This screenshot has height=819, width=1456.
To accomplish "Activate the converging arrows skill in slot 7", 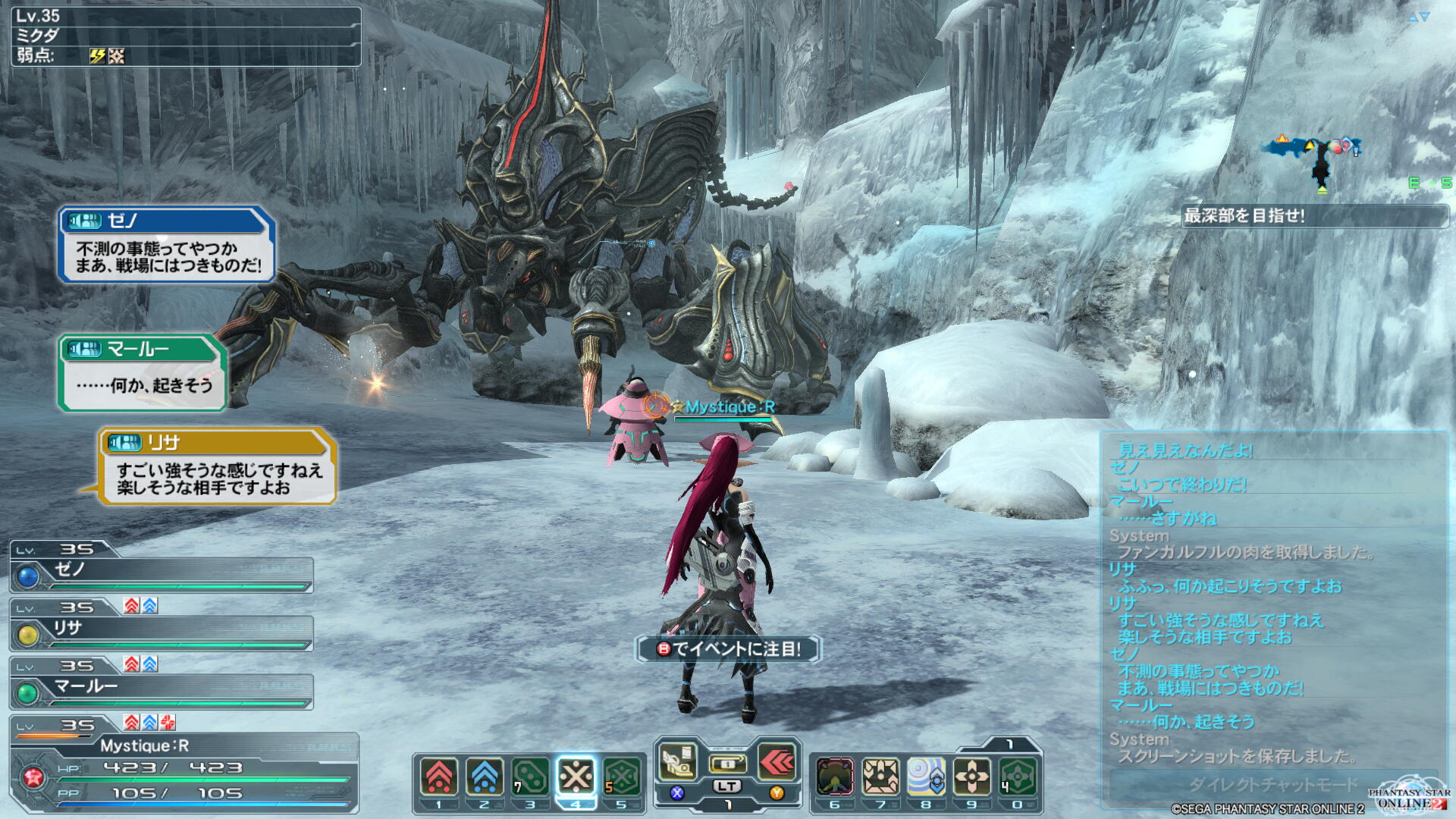I will pyautogui.click(x=880, y=777).
